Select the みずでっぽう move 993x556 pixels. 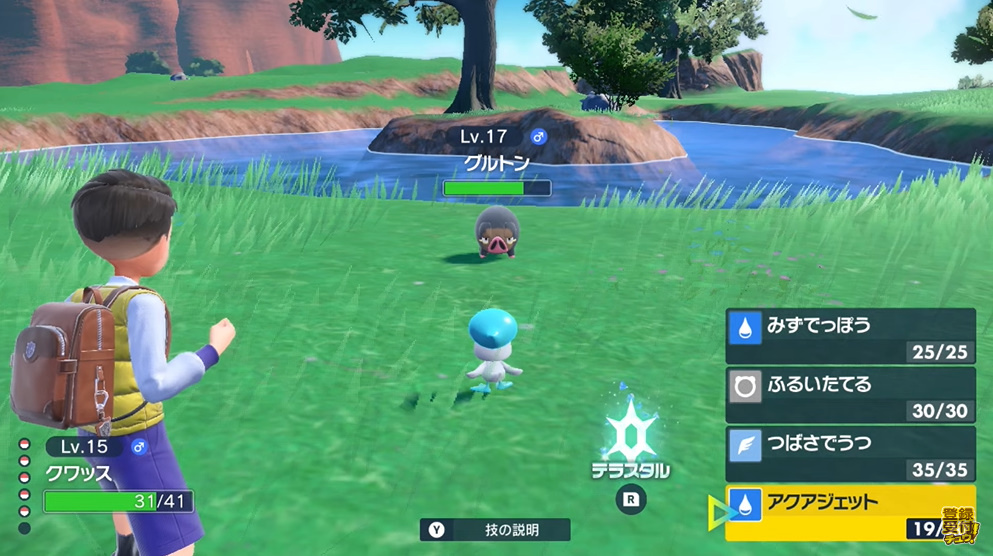850,335
